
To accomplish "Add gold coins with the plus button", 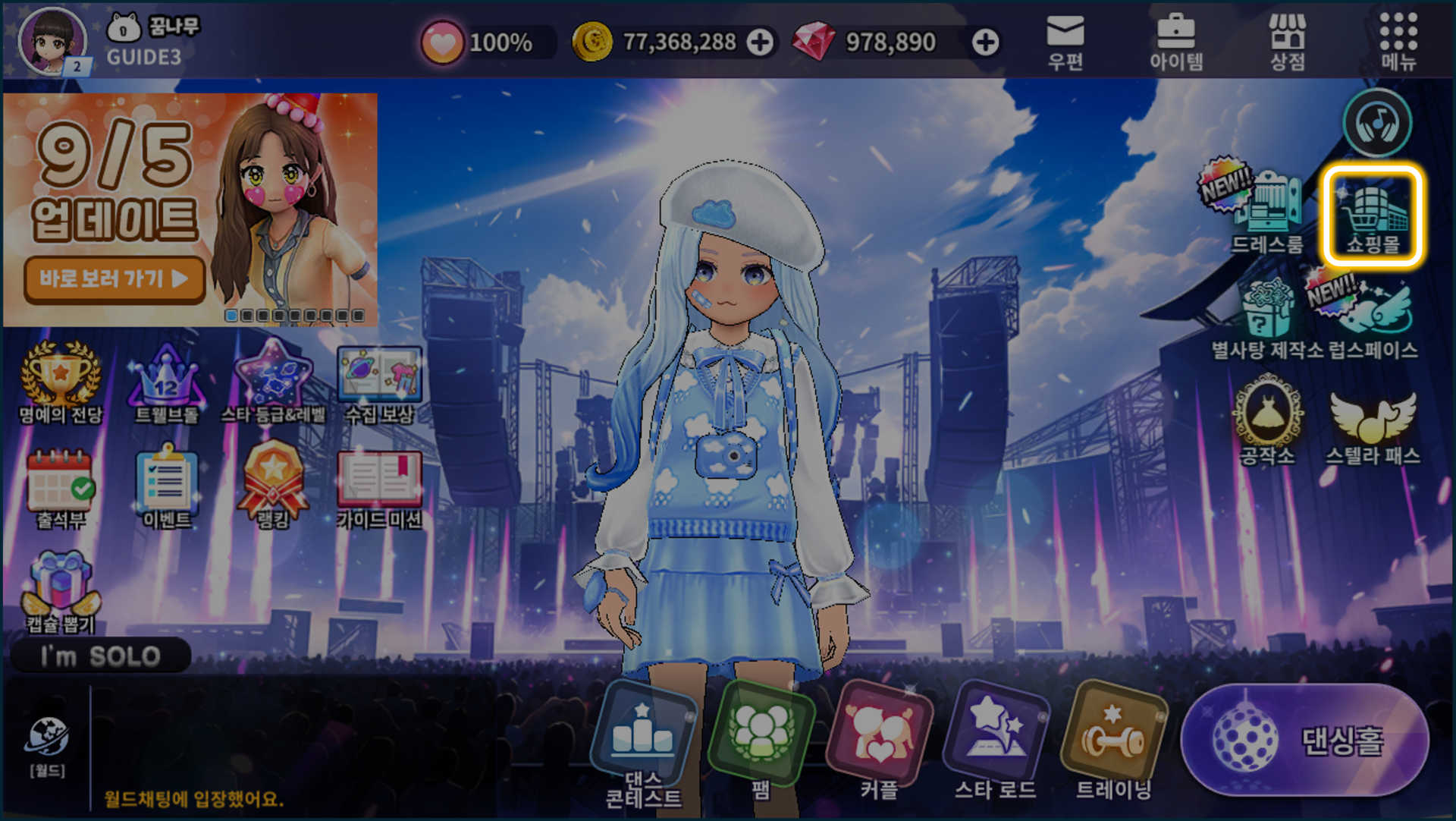I will tap(760, 42).
